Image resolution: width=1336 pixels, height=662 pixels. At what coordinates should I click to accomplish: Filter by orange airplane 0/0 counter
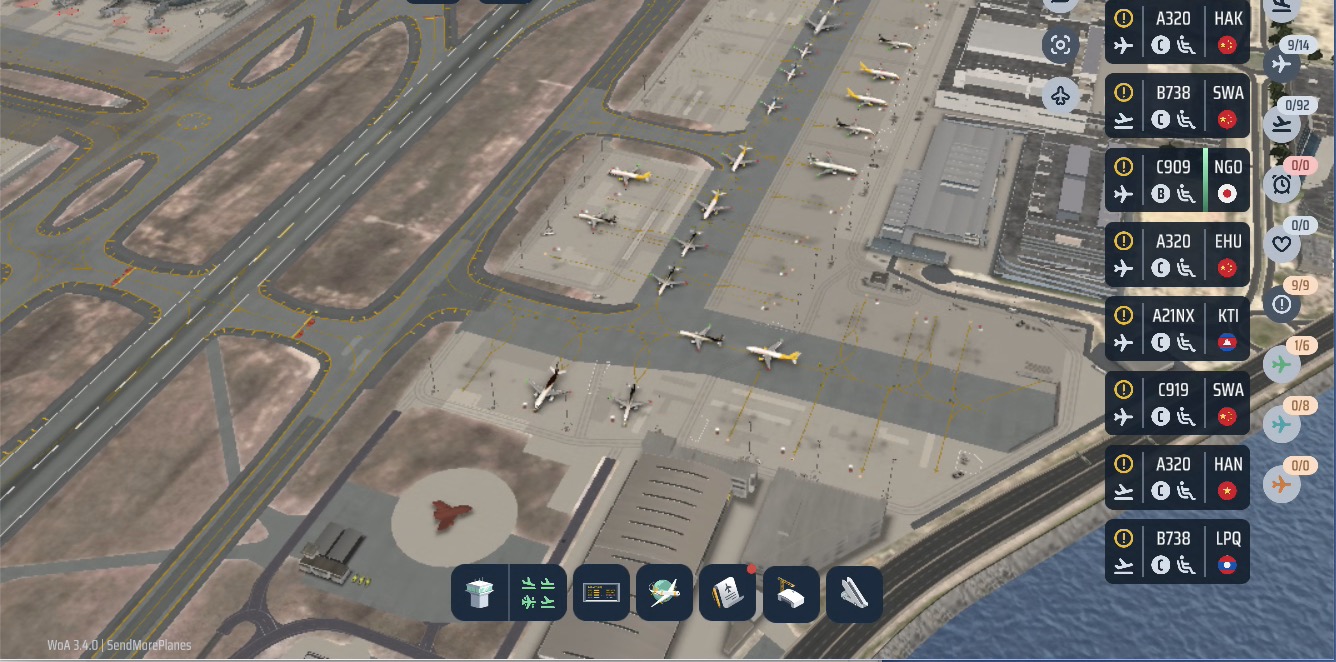(x=1281, y=486)
